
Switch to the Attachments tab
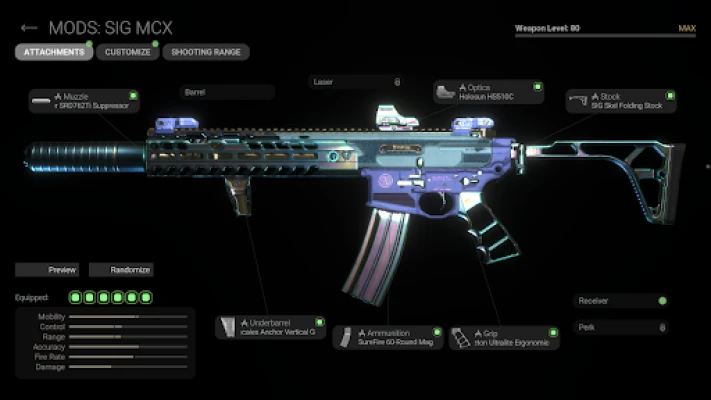click(52, 51)
